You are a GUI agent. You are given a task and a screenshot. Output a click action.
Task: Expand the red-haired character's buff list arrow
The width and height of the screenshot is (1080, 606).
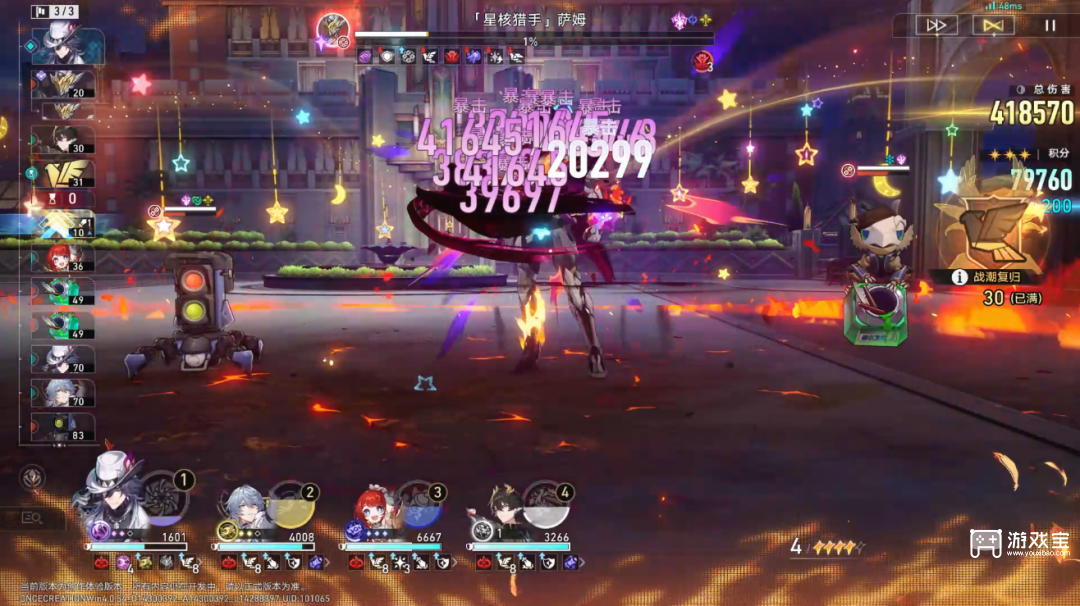[x=457, y=563]
